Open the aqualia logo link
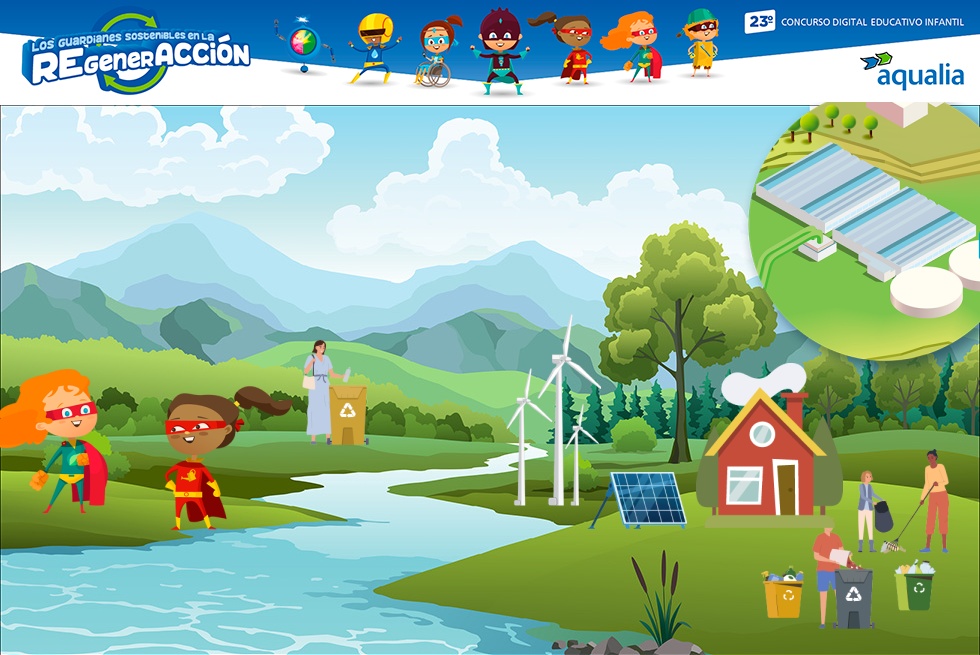Image resolution: width=980 pixels, height=655 pixels. [912, 69]
